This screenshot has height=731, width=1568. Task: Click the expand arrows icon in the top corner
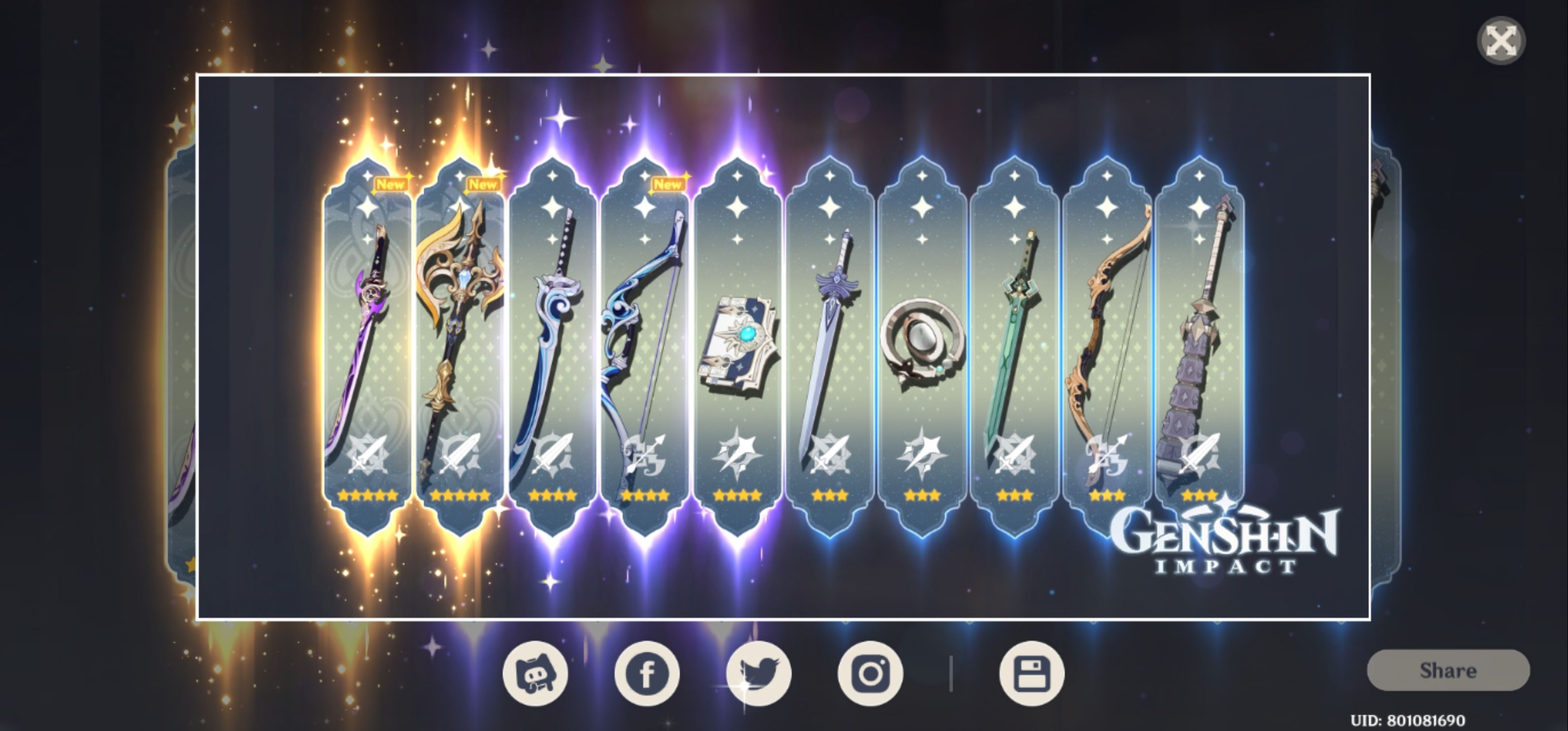coord(1500,41)
